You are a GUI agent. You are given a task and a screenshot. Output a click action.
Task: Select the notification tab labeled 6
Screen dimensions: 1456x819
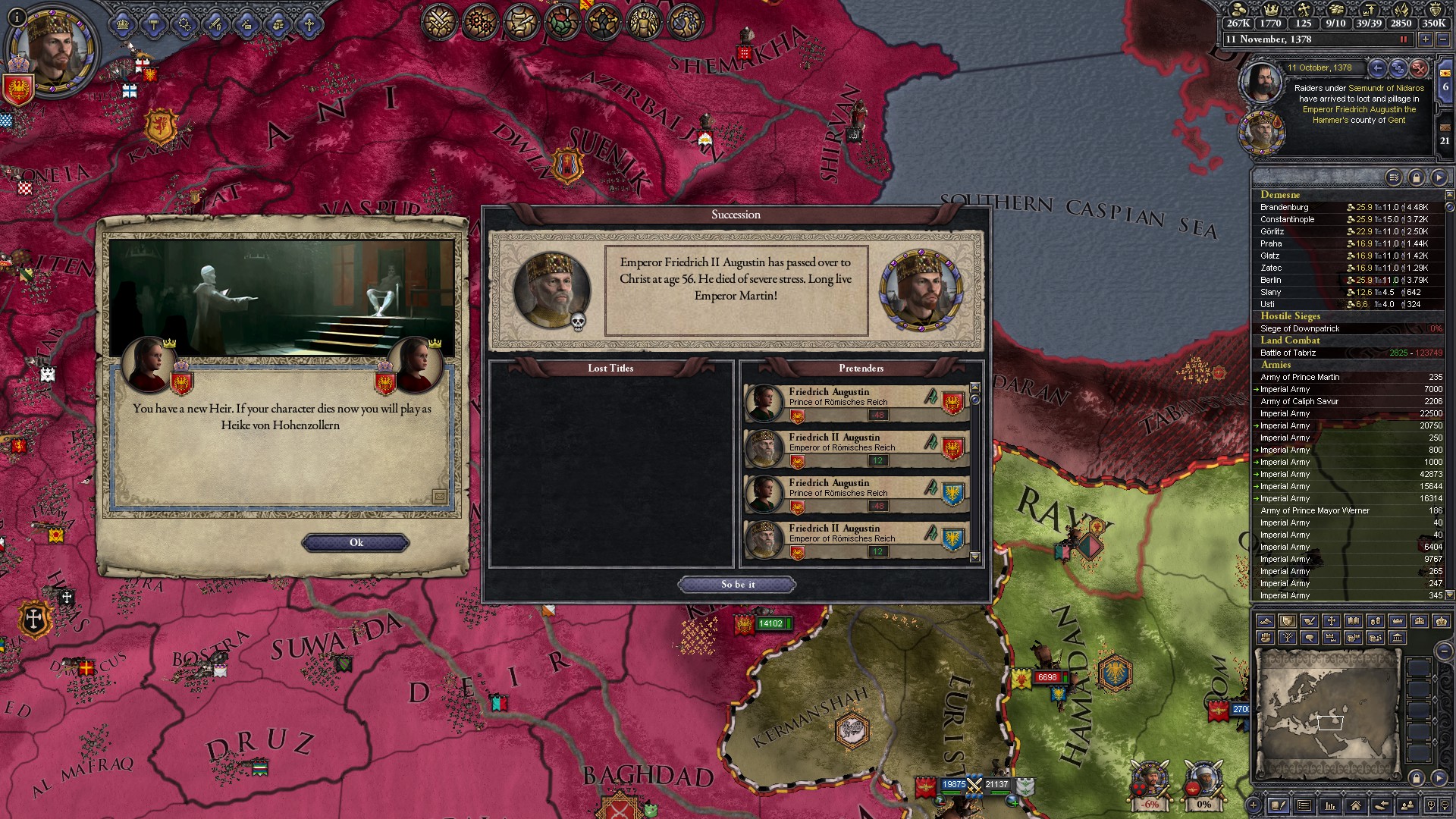point(1444,87)
